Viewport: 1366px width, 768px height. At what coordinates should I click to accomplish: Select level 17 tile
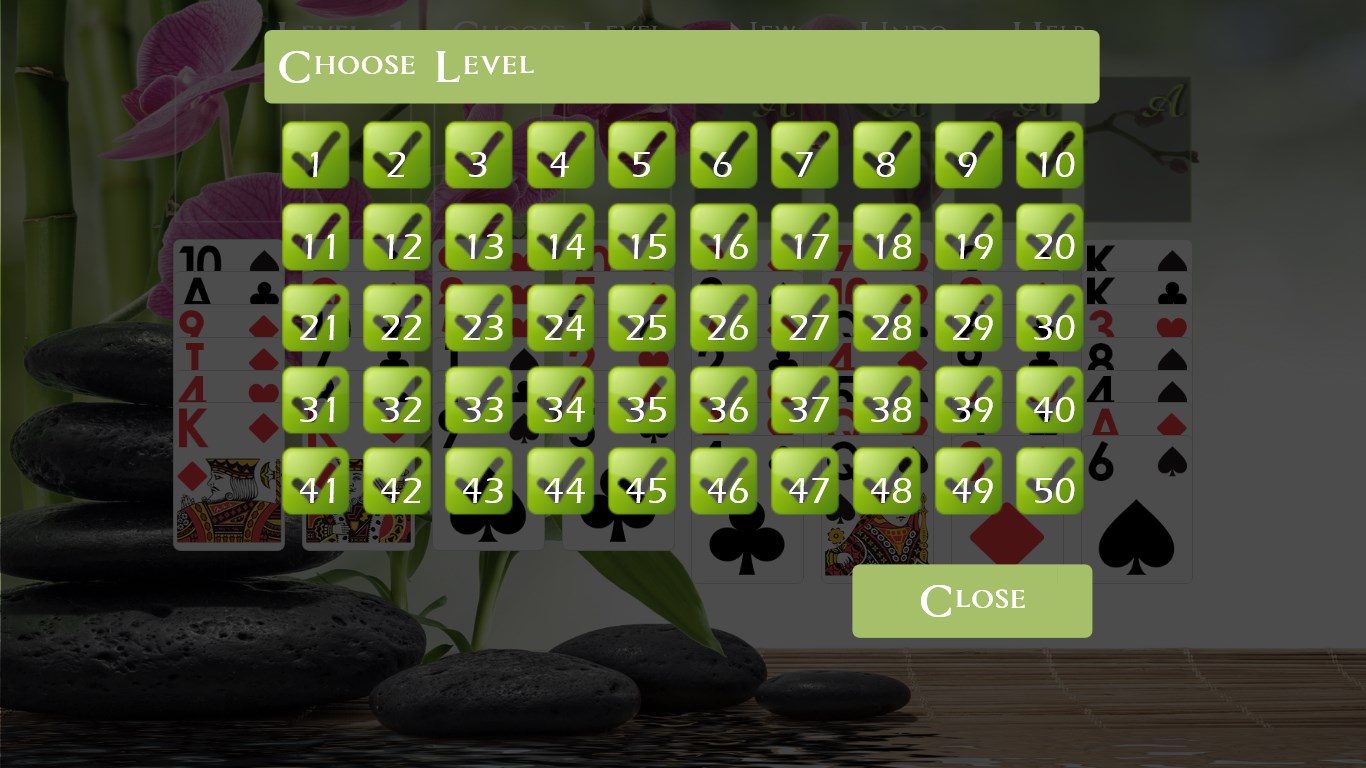tap(805, 238)
